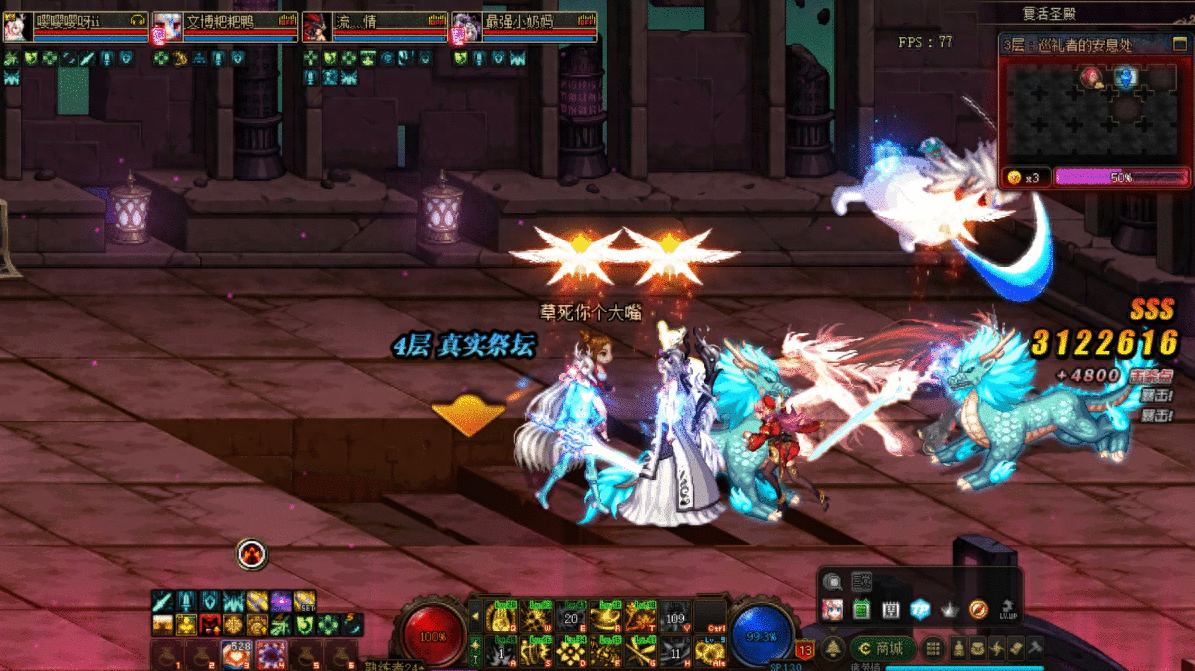Open the anime girl portrait menu icon
1195x671 pixels.
coord(832,609)
